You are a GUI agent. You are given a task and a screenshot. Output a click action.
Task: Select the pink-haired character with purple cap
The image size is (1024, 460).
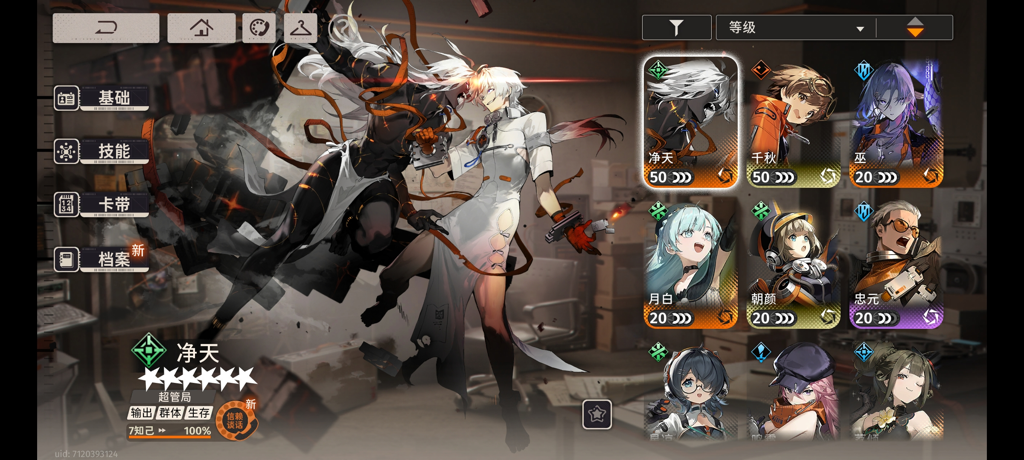[x=794, y=393]
